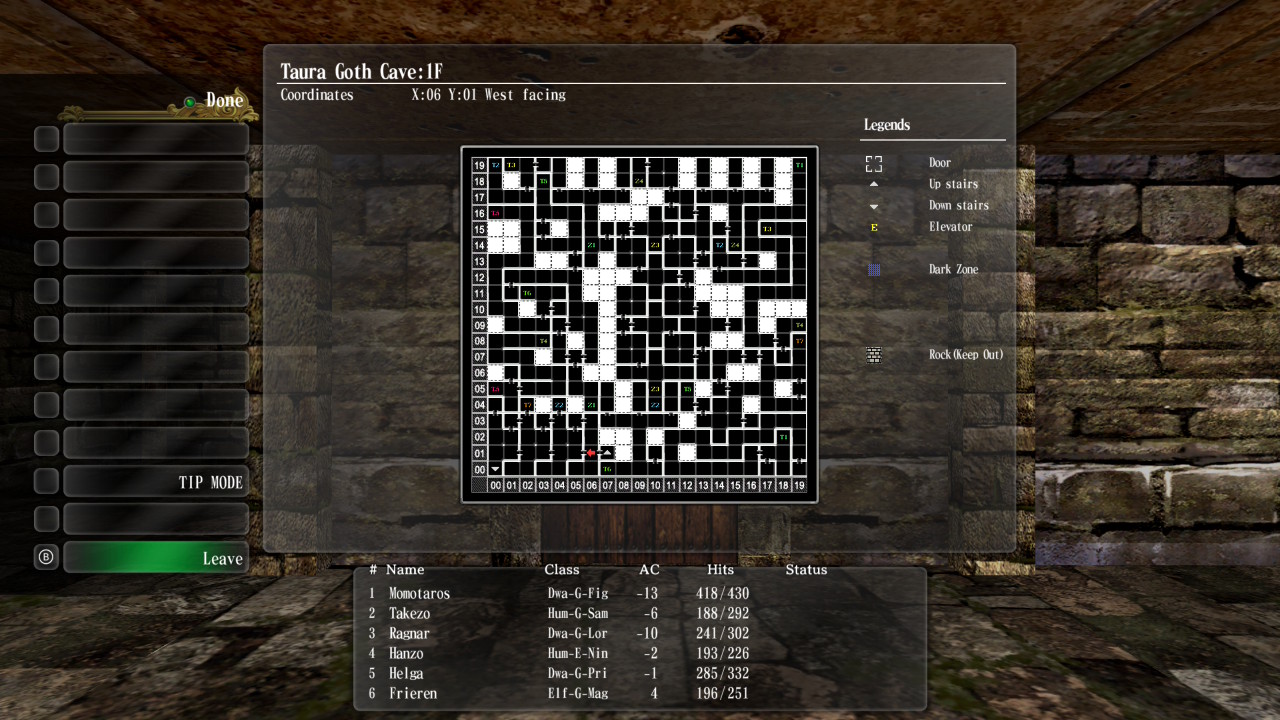The width and height of the screenshot is (1280, 720).
Task: Click the Rock (Keep Out) legend entry
Action: (x=964, y=355)
